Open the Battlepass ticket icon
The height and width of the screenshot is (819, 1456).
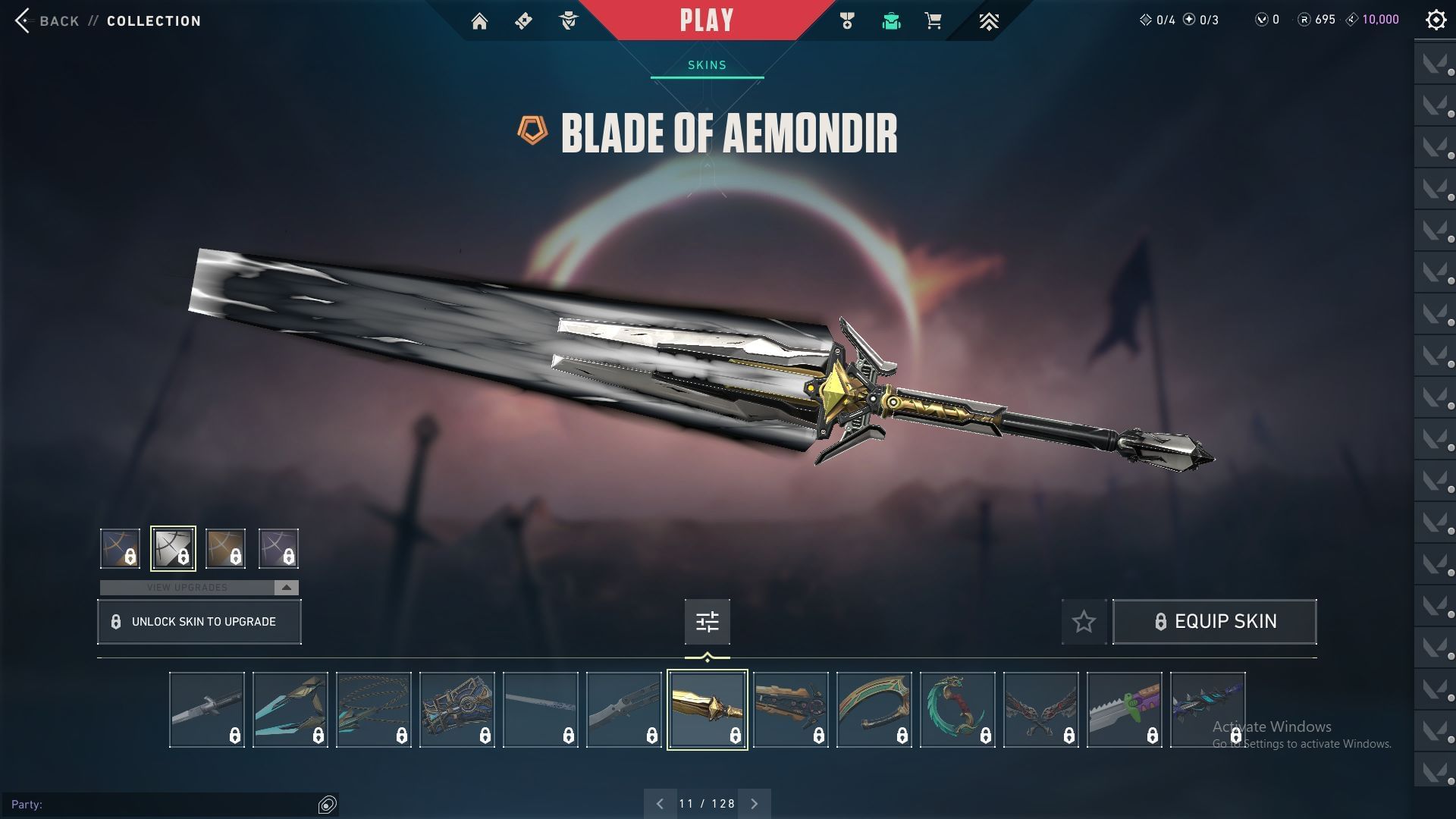click(522, 20)
